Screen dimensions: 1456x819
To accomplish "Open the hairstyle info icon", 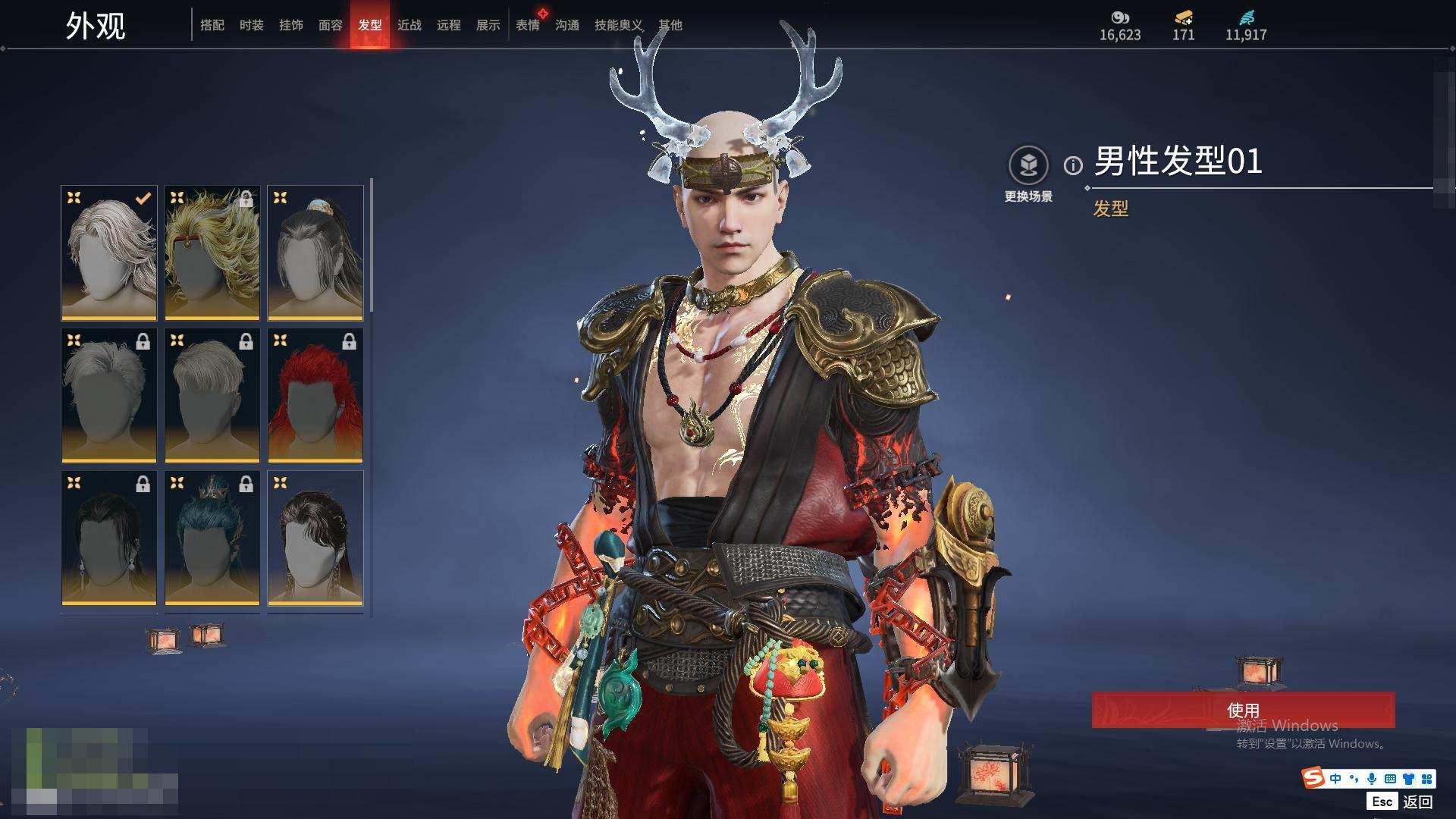I will [x=1073, y=165].
